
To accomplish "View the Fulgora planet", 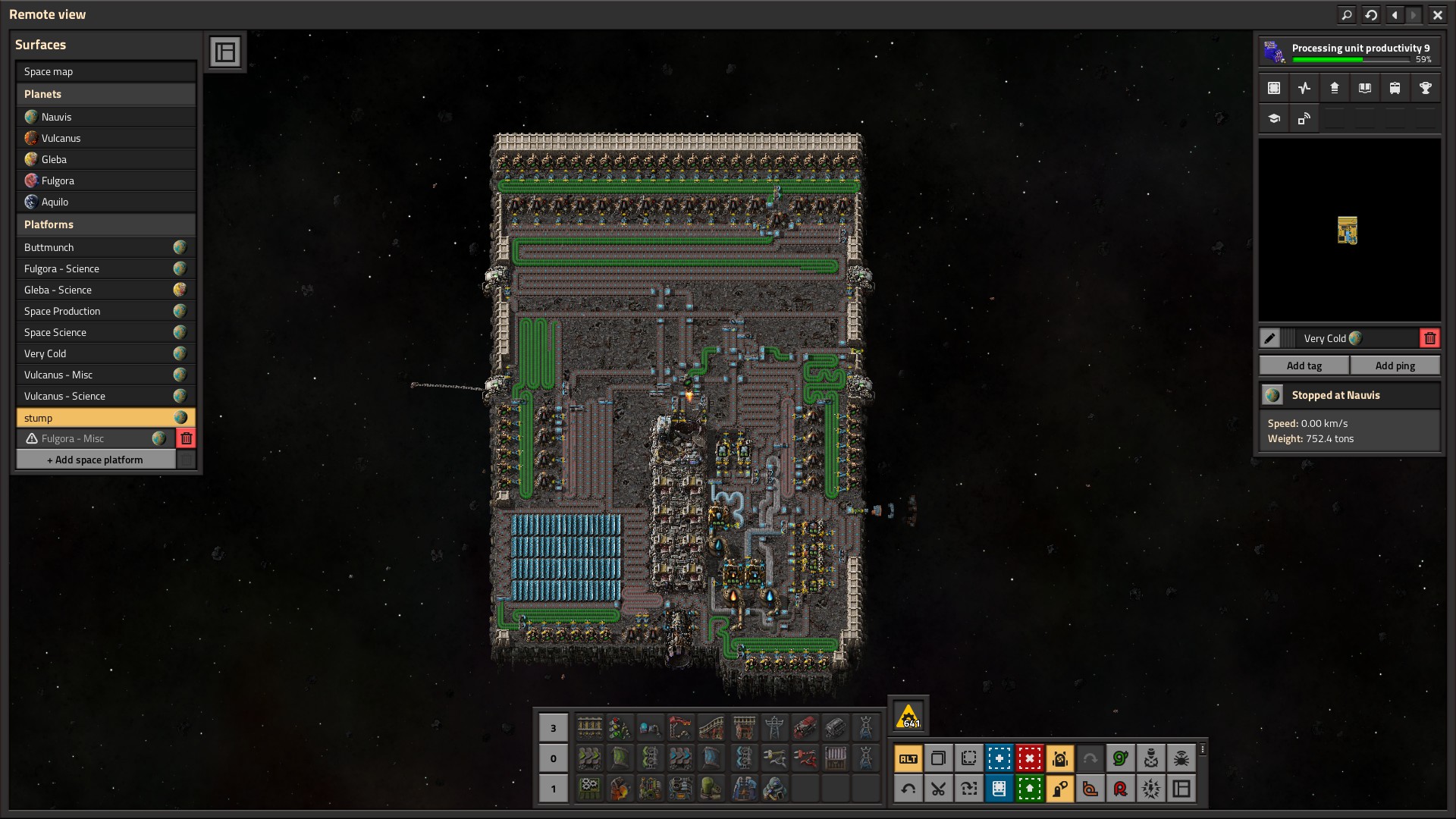I will pos(105,180).
